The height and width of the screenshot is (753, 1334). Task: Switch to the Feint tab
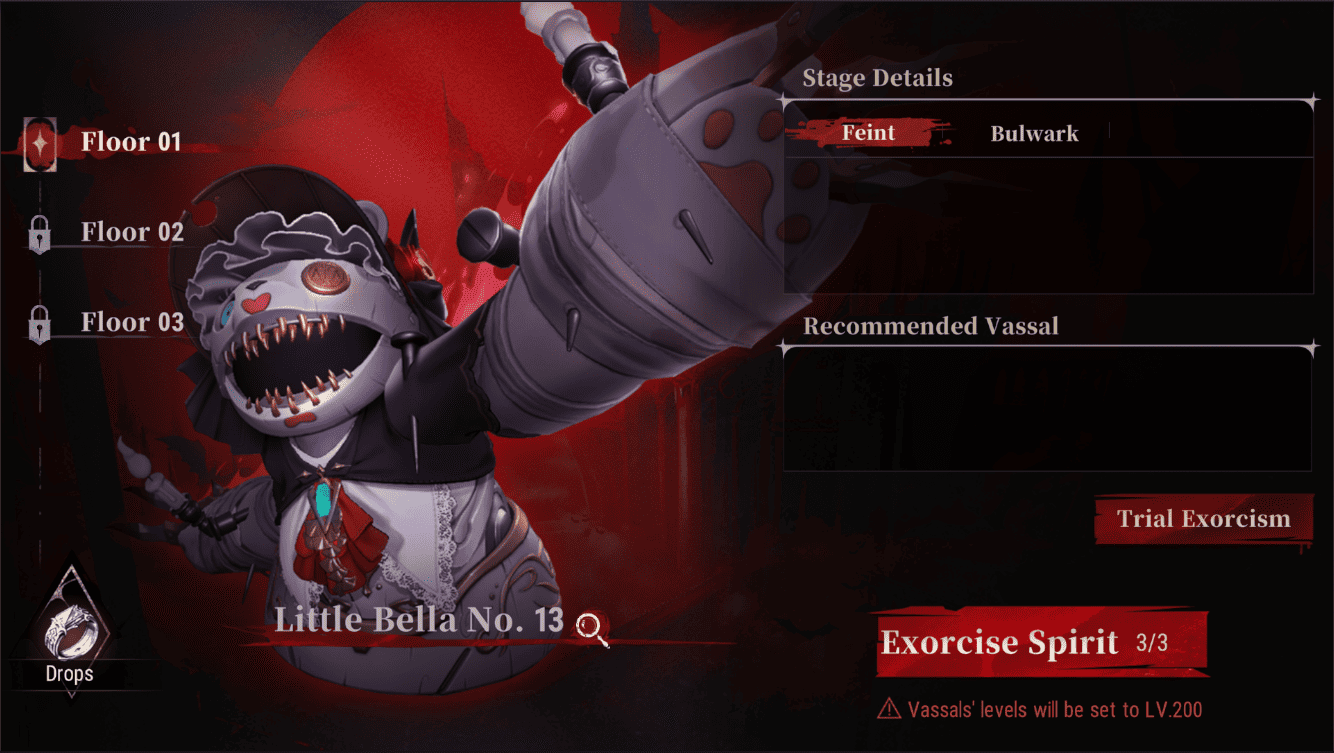click(x=868, y=133)
